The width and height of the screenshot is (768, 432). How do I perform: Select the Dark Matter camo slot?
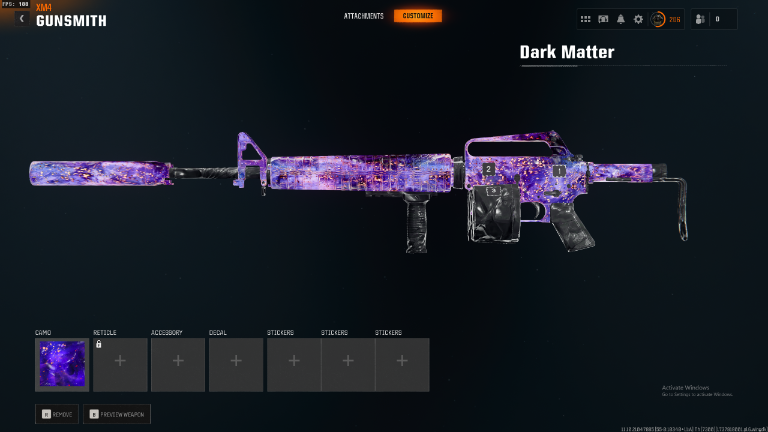point(62,364)
